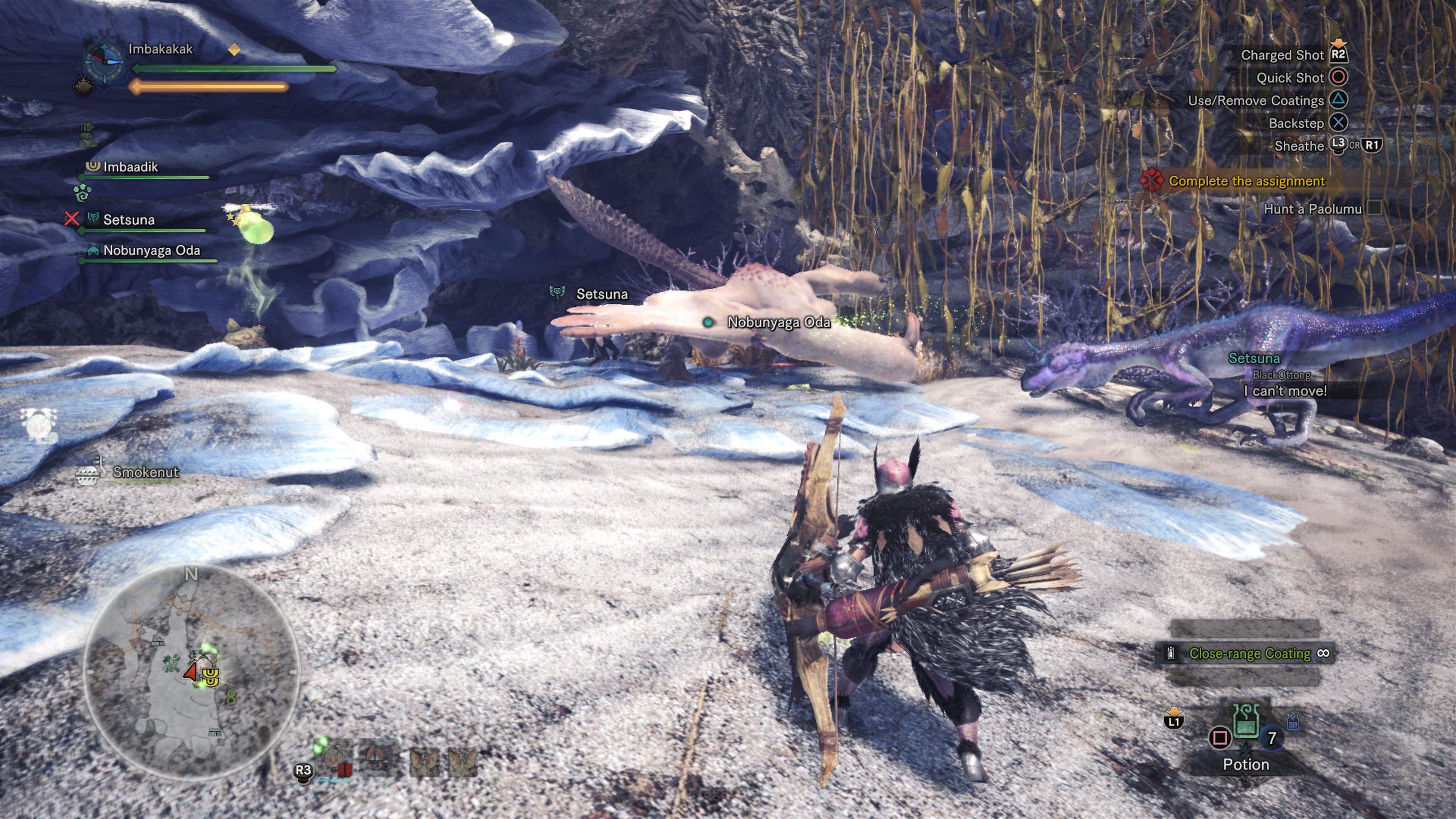Select Nobunyaga Oda in the party list
Image resolution: width=1456 pixels, height=819 pixels.
click(x=151, y=251)
